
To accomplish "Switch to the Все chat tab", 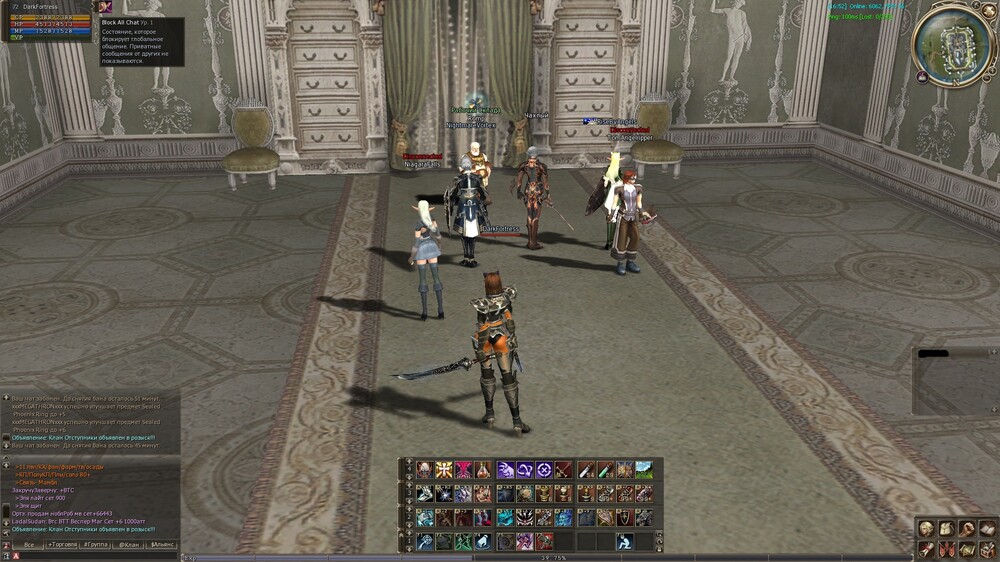I will [x=29, y=545].
